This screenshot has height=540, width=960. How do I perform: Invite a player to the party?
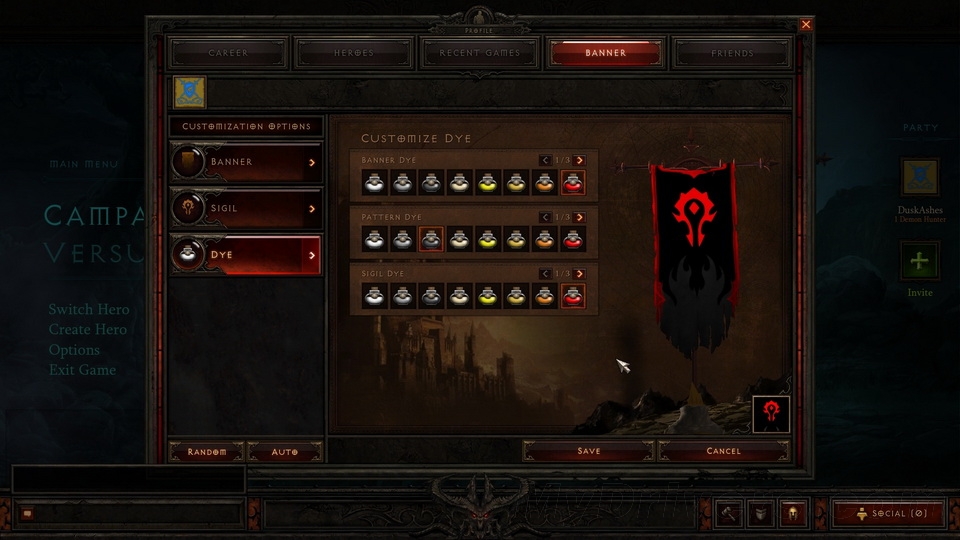point(919,262)
